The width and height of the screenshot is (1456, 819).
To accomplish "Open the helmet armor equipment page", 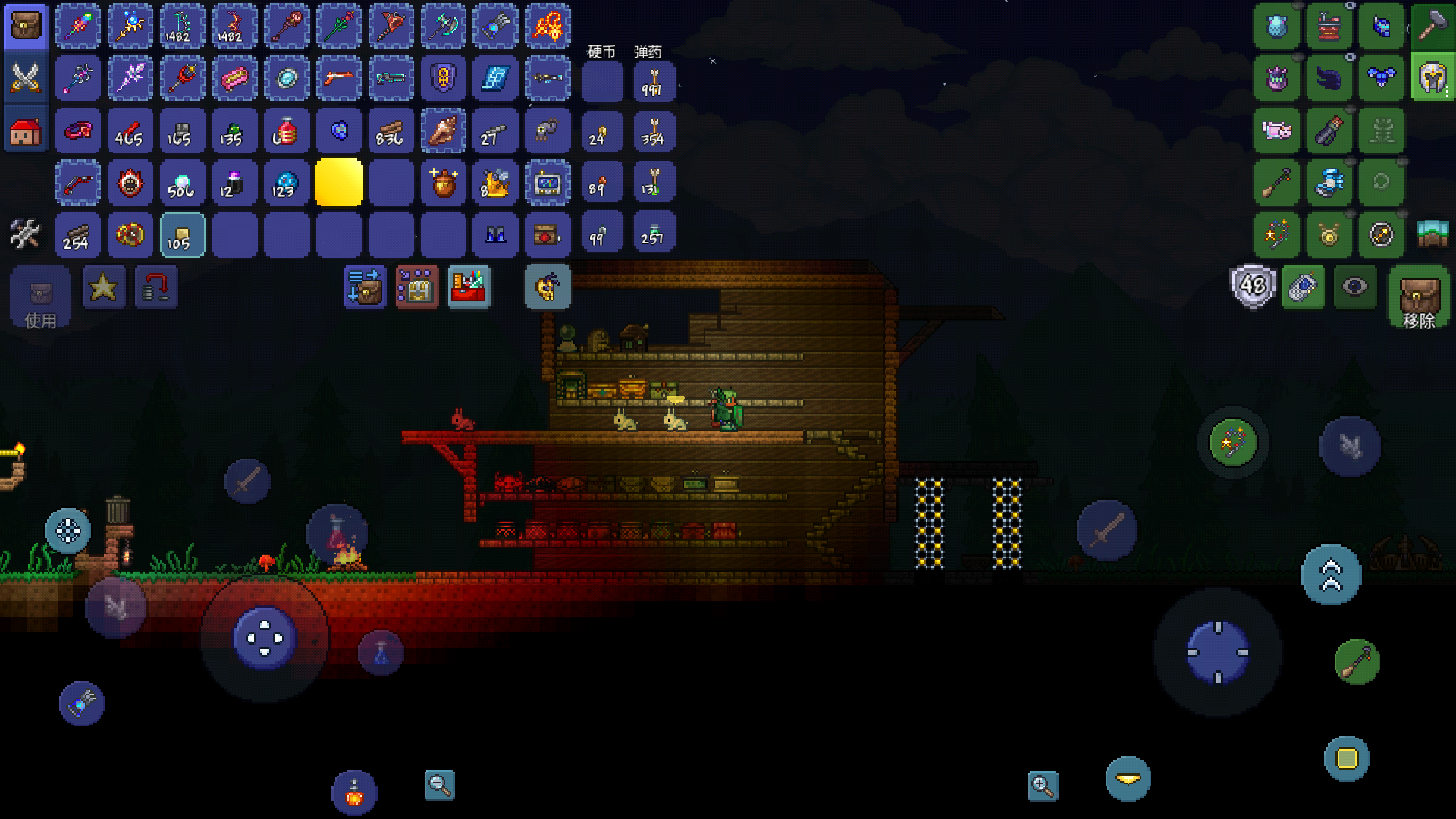I will click(1432, 78).
